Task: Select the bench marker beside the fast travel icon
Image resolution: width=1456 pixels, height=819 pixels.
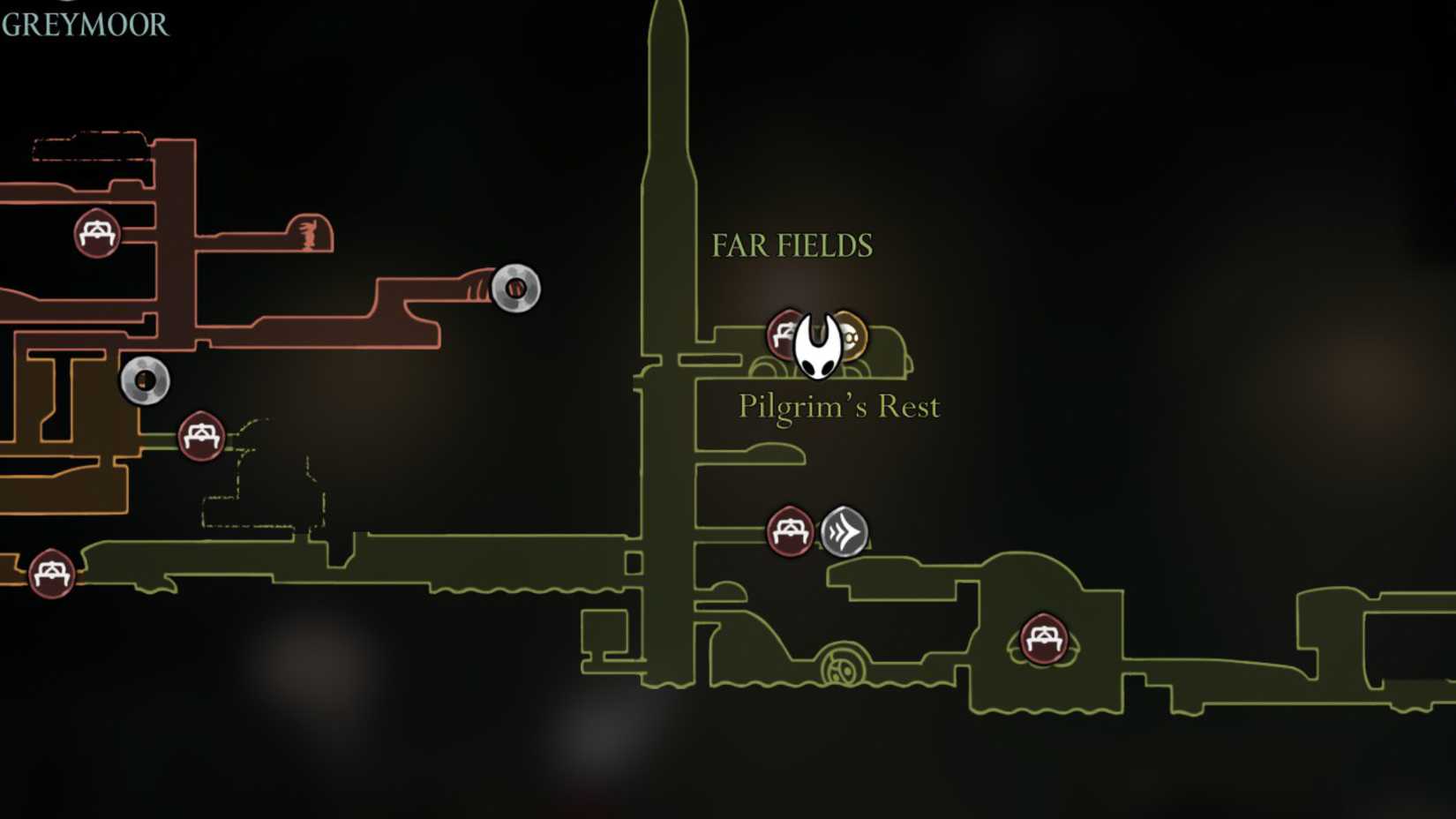Action: pos(791,532)
